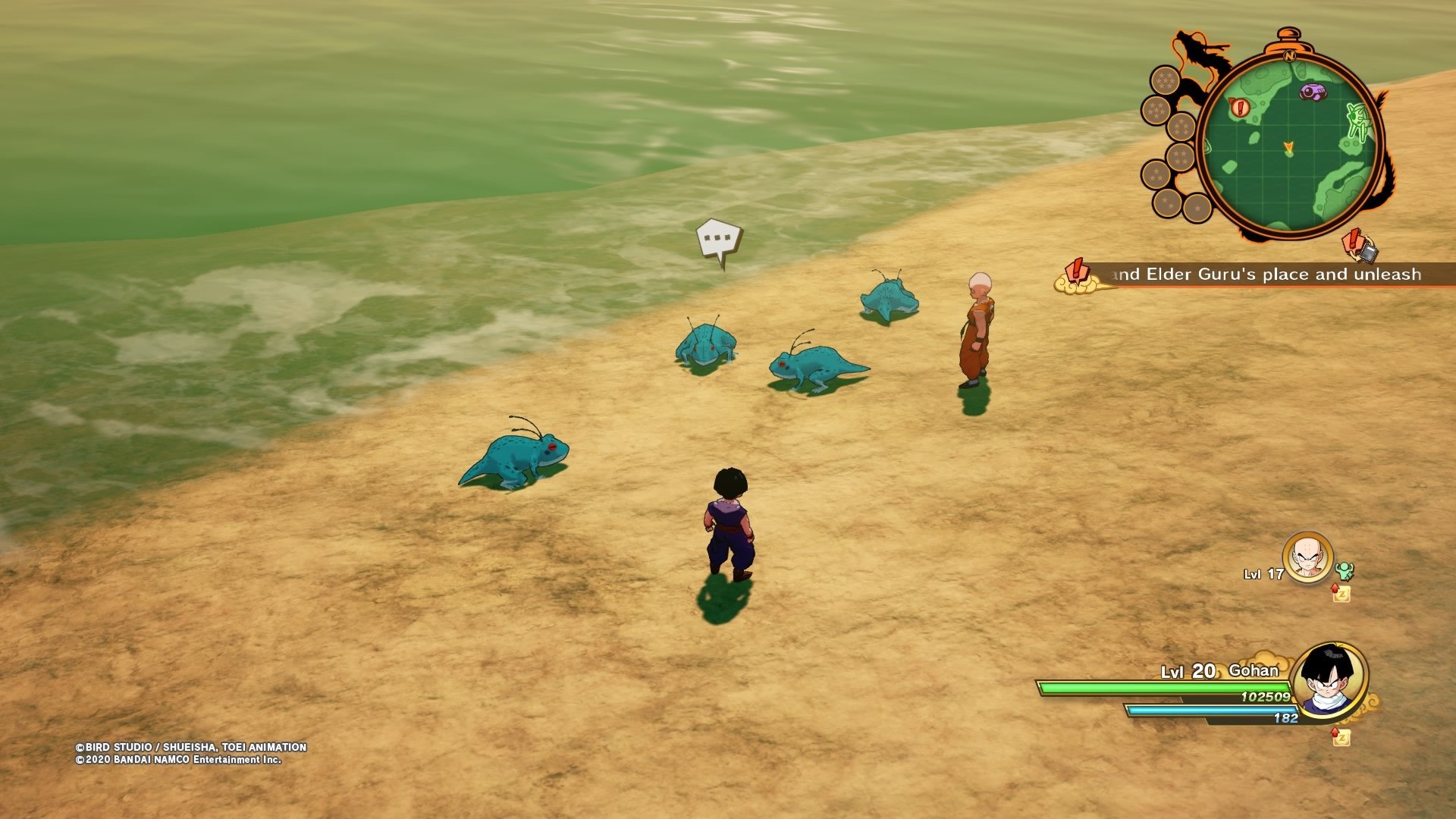
Task: Click Gohan's character portrait
Action: click(1329, 679)
